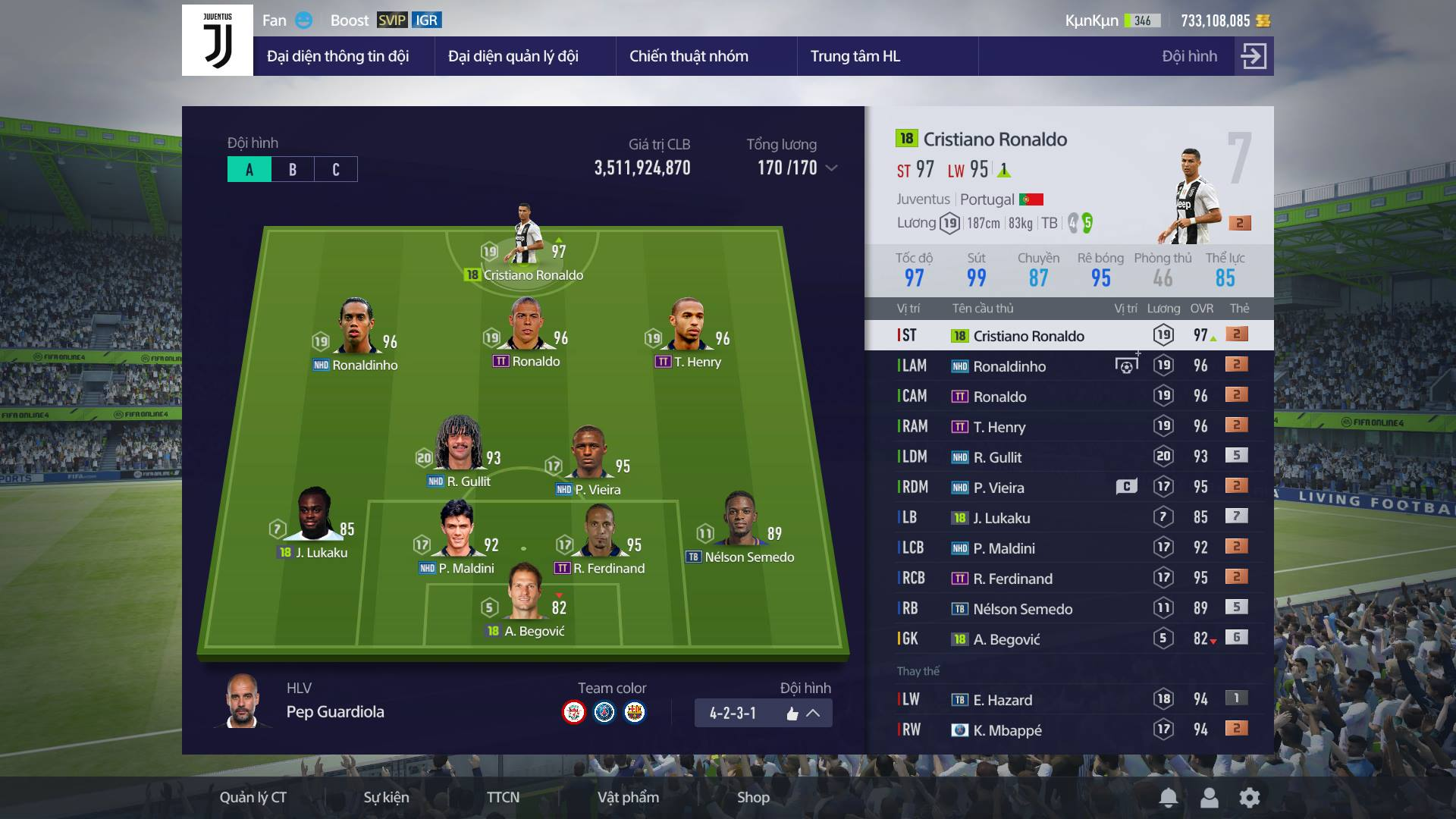The image size is (1456, 819).
Task: Open the Sự kiện events menu
Action: click(x=386, y=797)
